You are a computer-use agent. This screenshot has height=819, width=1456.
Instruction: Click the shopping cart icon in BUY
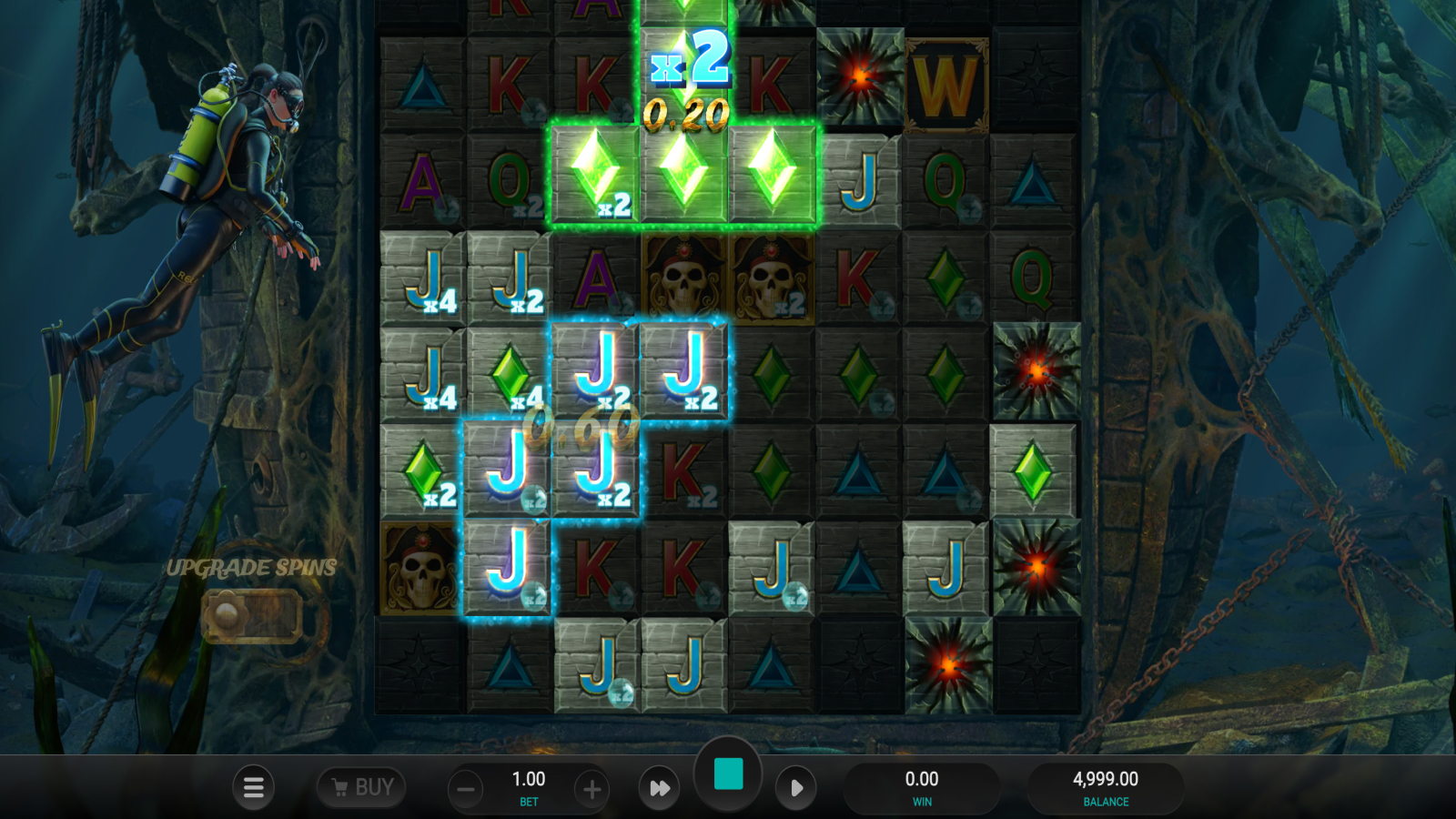340,787
